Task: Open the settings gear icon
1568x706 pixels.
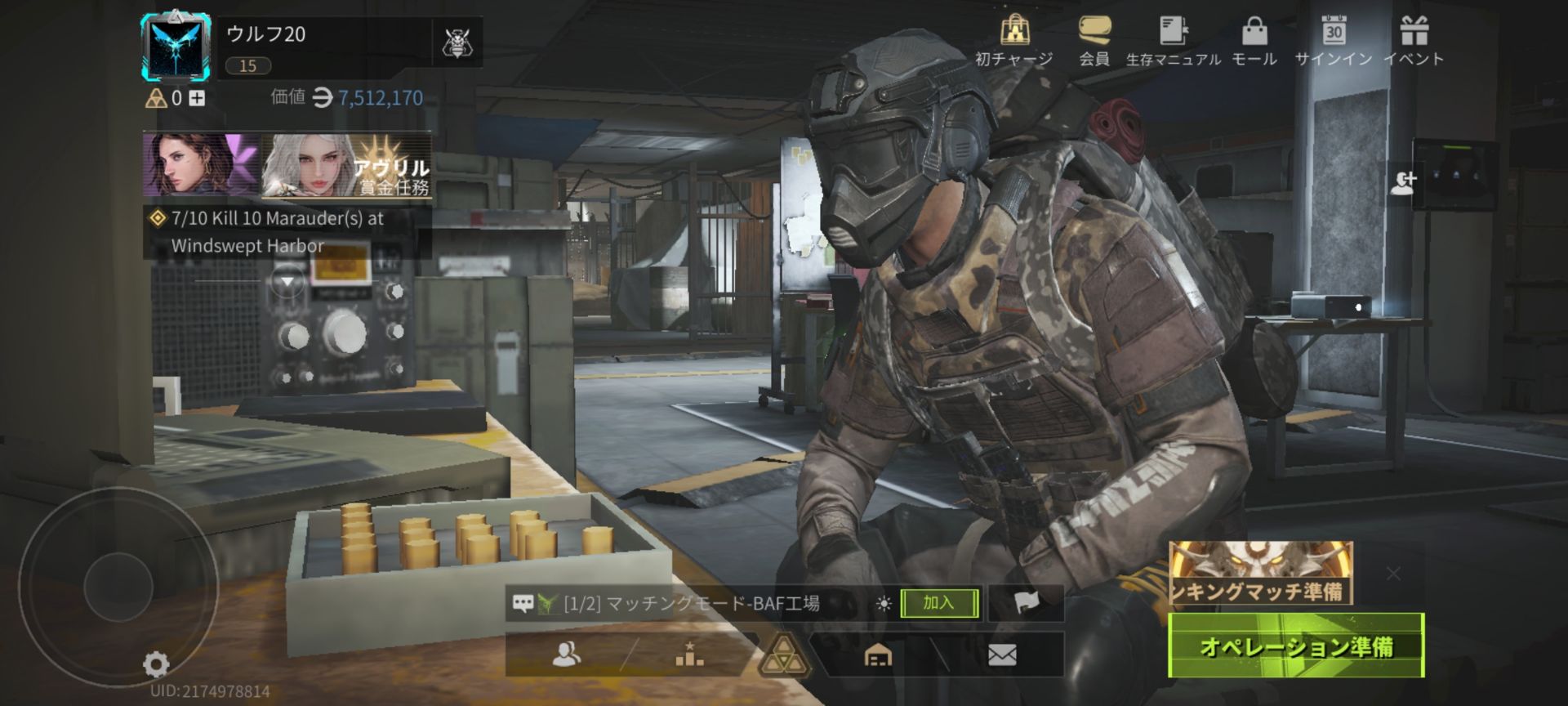Action: pos(156,664)
